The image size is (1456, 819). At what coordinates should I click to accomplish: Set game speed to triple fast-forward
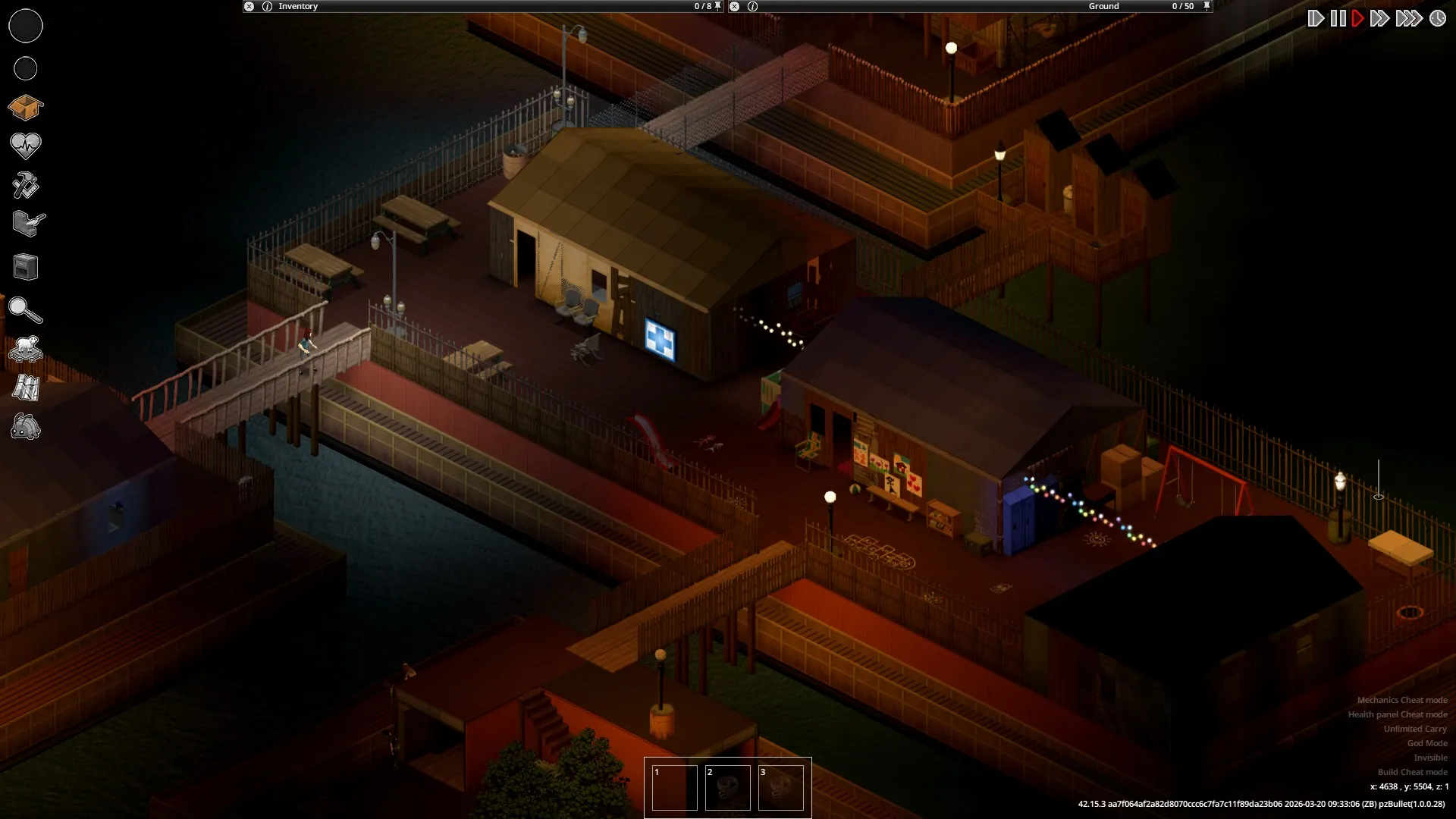1408,18
